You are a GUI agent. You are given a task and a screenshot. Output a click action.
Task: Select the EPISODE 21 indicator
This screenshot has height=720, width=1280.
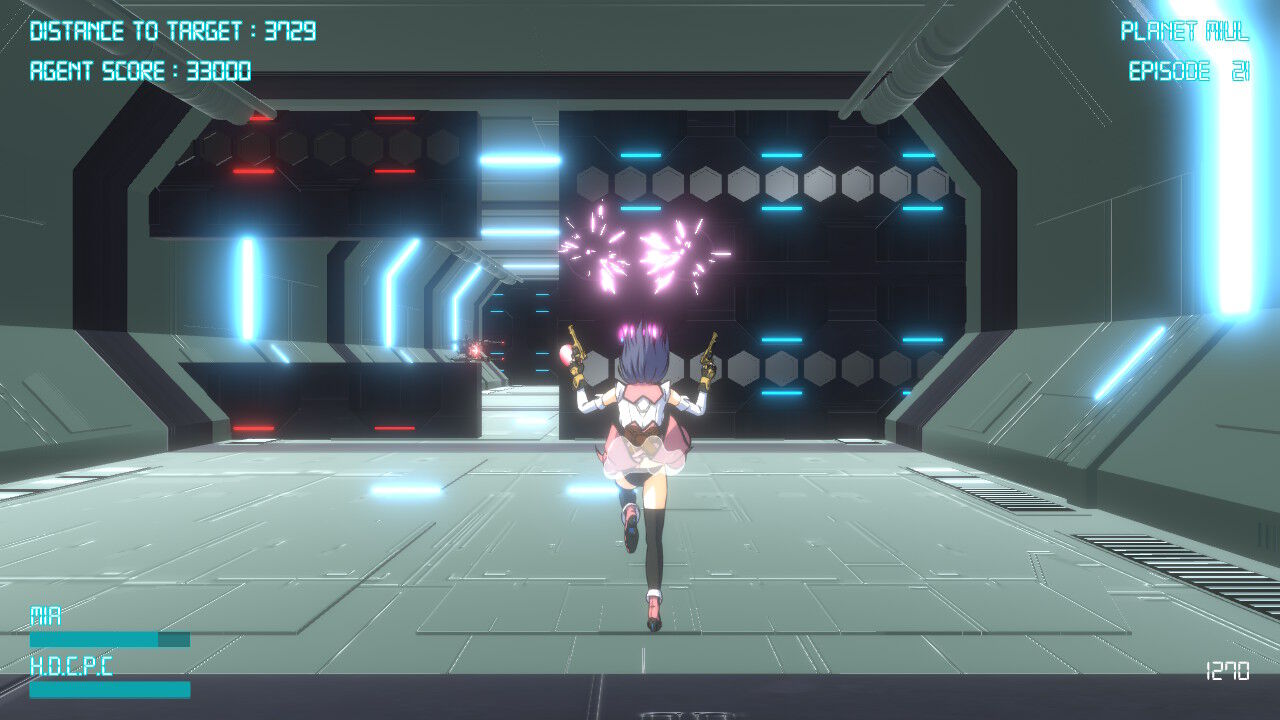tap(1188, 71)
